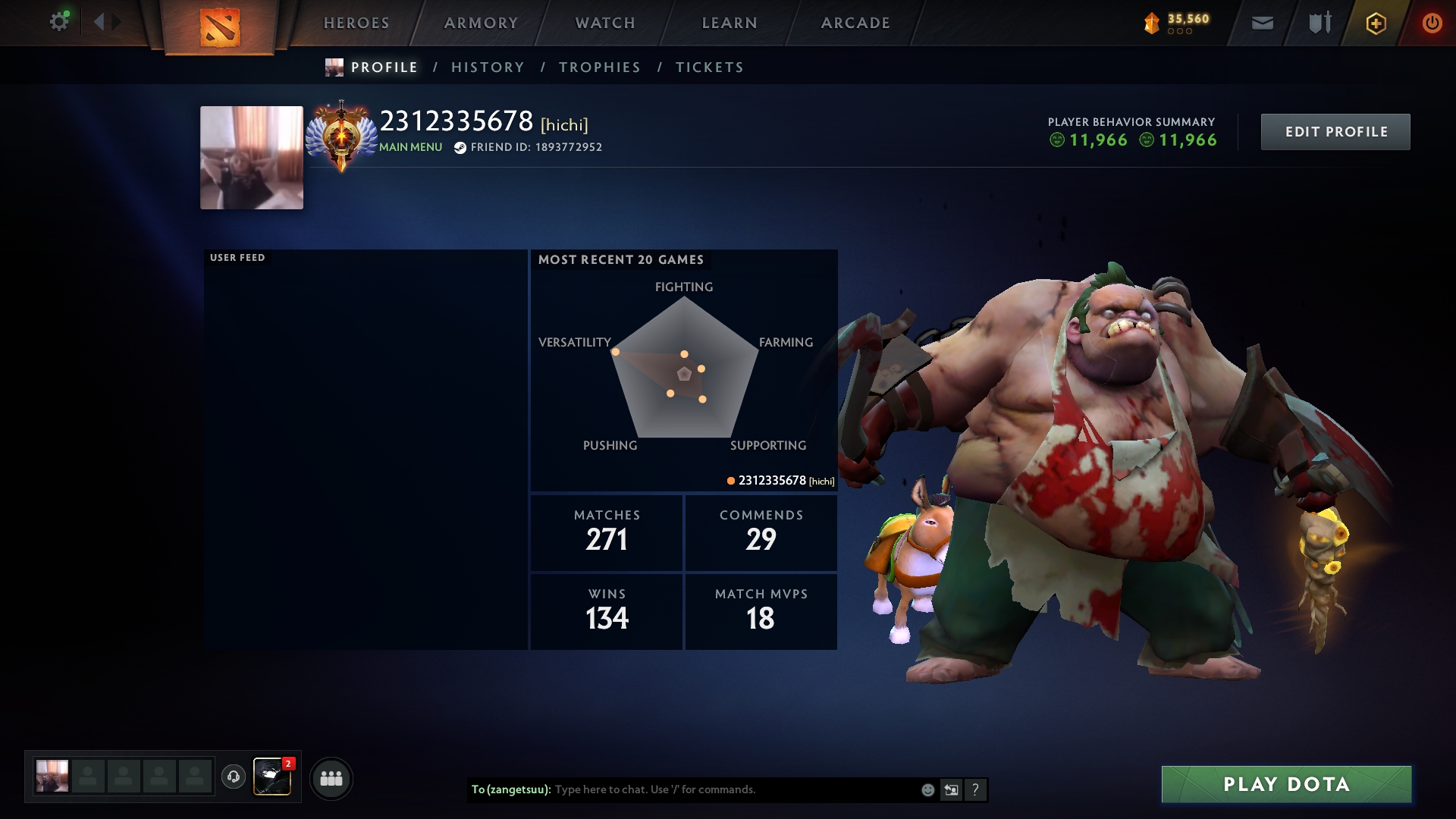This screenshot has width=1456, height=819.
Task: Click the chat text input field
Action: (728, 789)
